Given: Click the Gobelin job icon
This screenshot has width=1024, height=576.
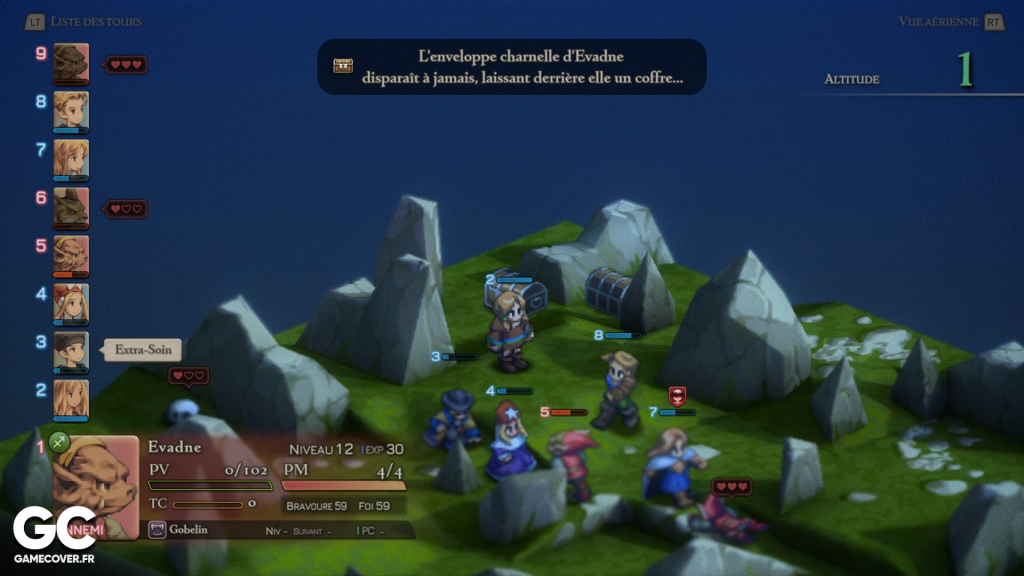Looking at the screenshot, I should 157,529.
